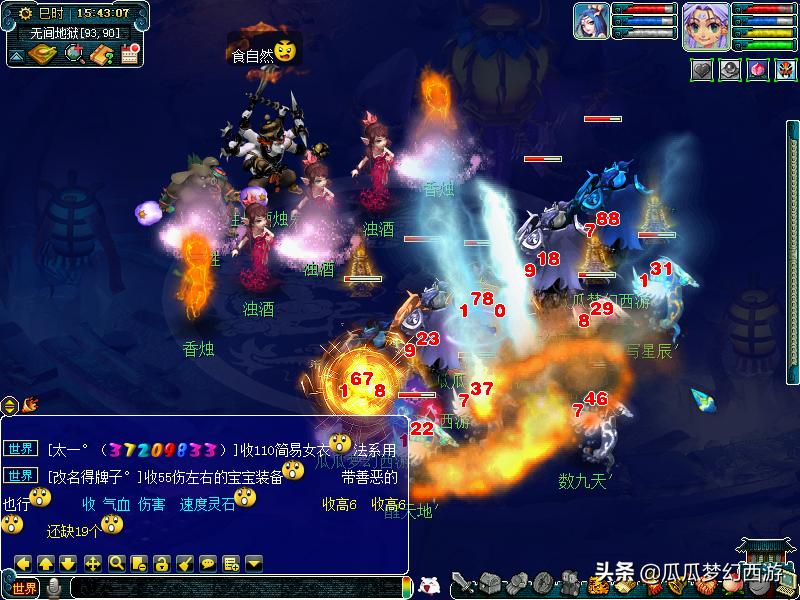Click the chat search magnifier button
Image resolution: width=800 pixels, height=600 pixels.
coord(116,563)
